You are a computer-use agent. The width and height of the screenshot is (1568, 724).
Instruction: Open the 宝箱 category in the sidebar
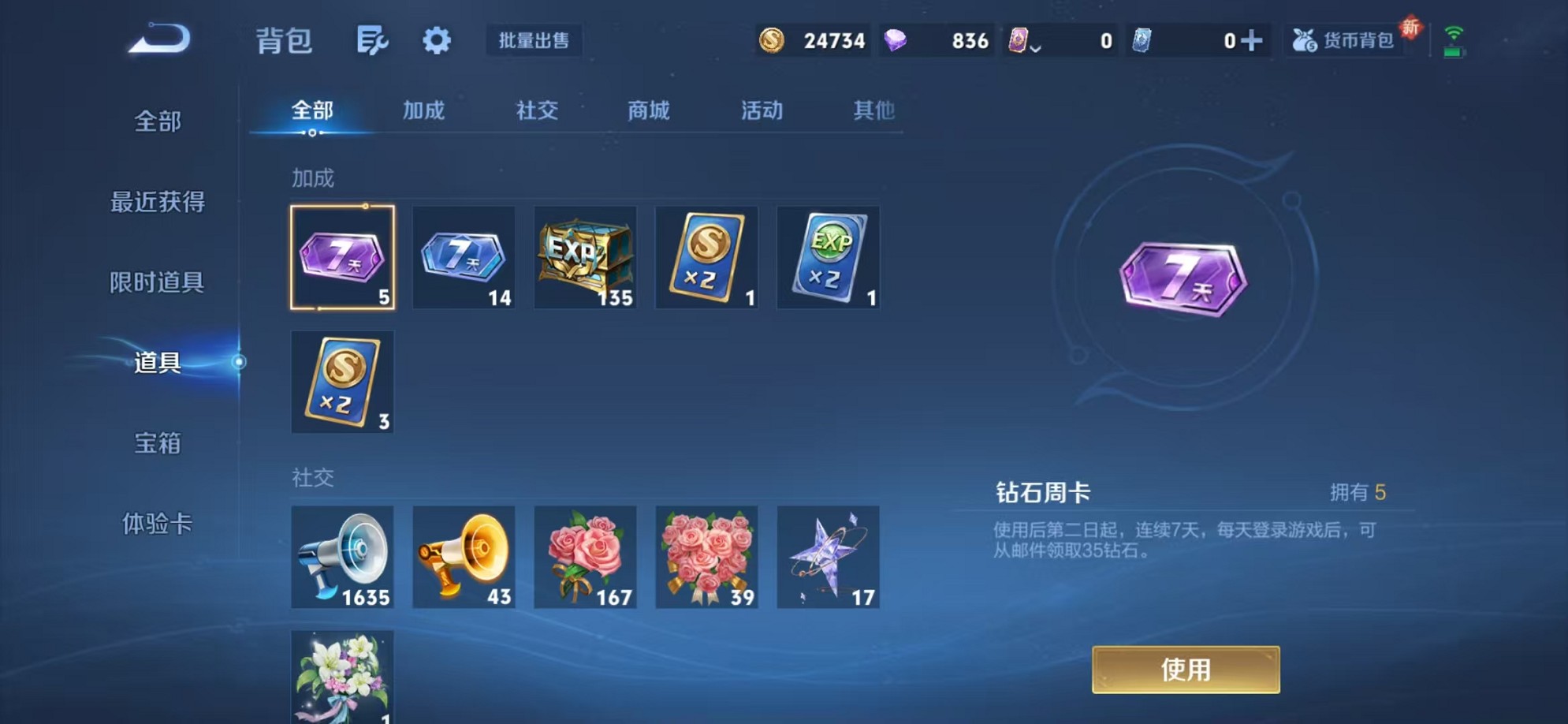point(157,444)
